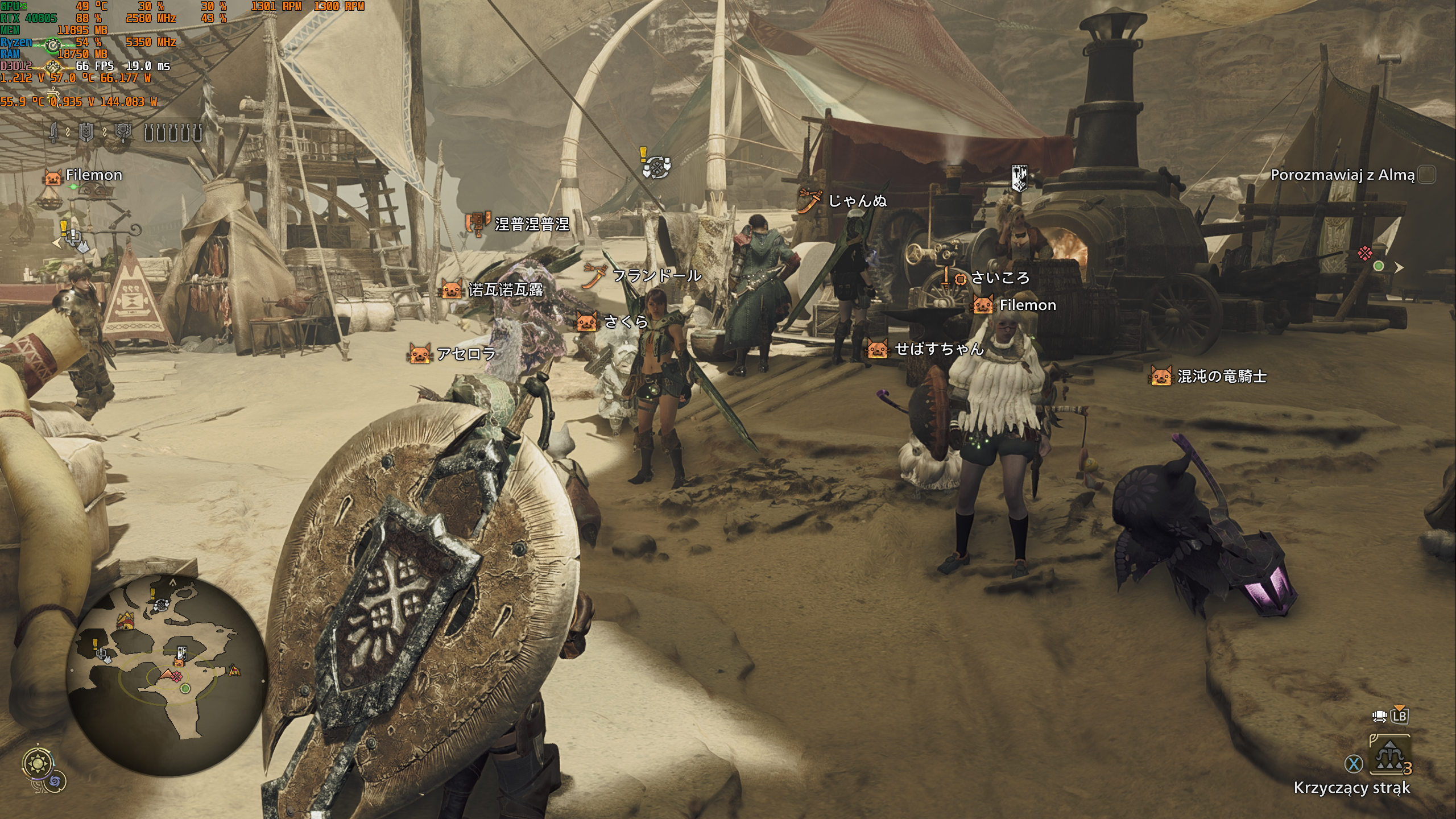
Task: Click the 诺瓦诺瓦露 name tag
Action: [x=505, y=290]
